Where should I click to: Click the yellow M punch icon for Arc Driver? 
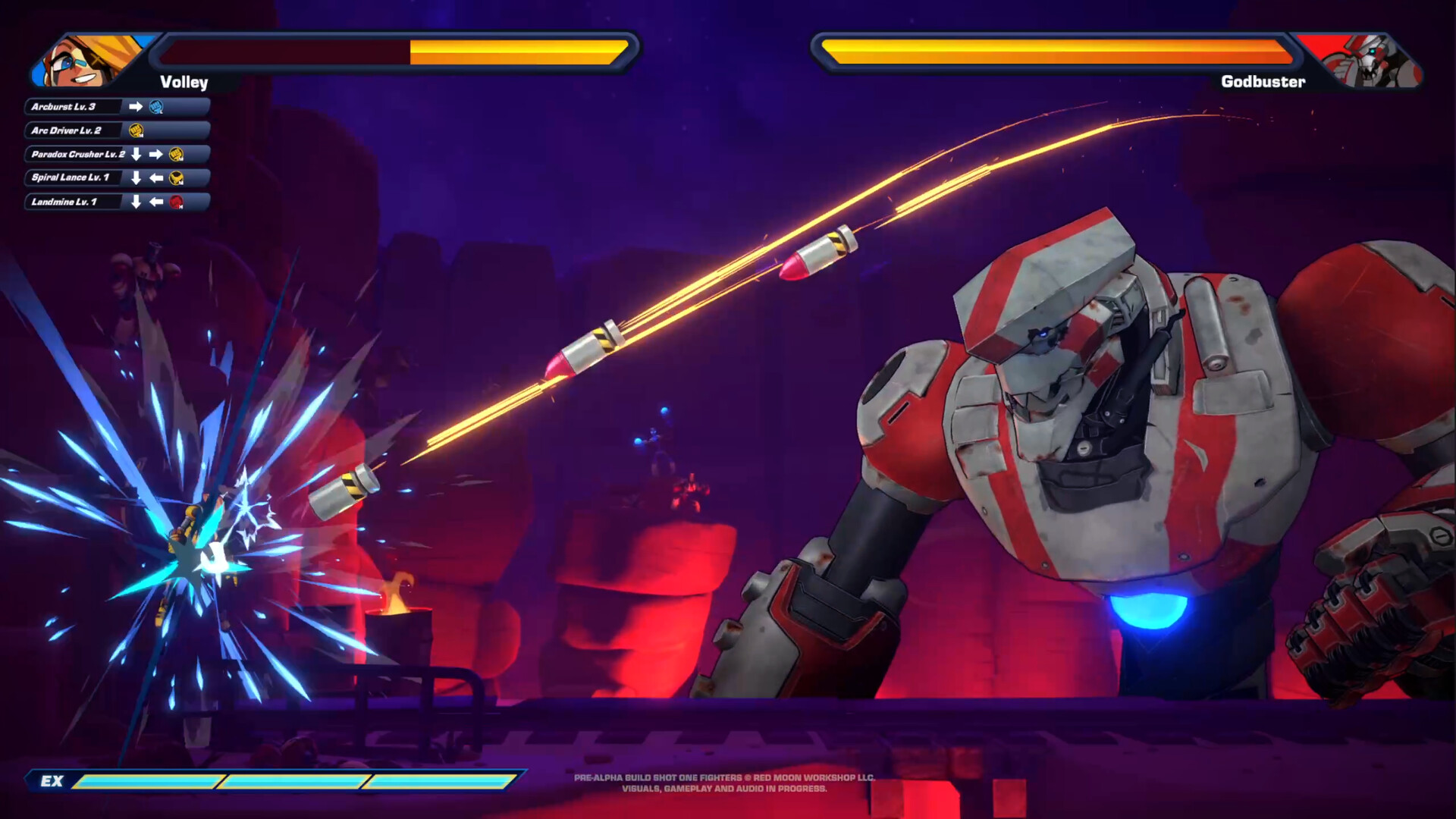(x=136, y=131)
